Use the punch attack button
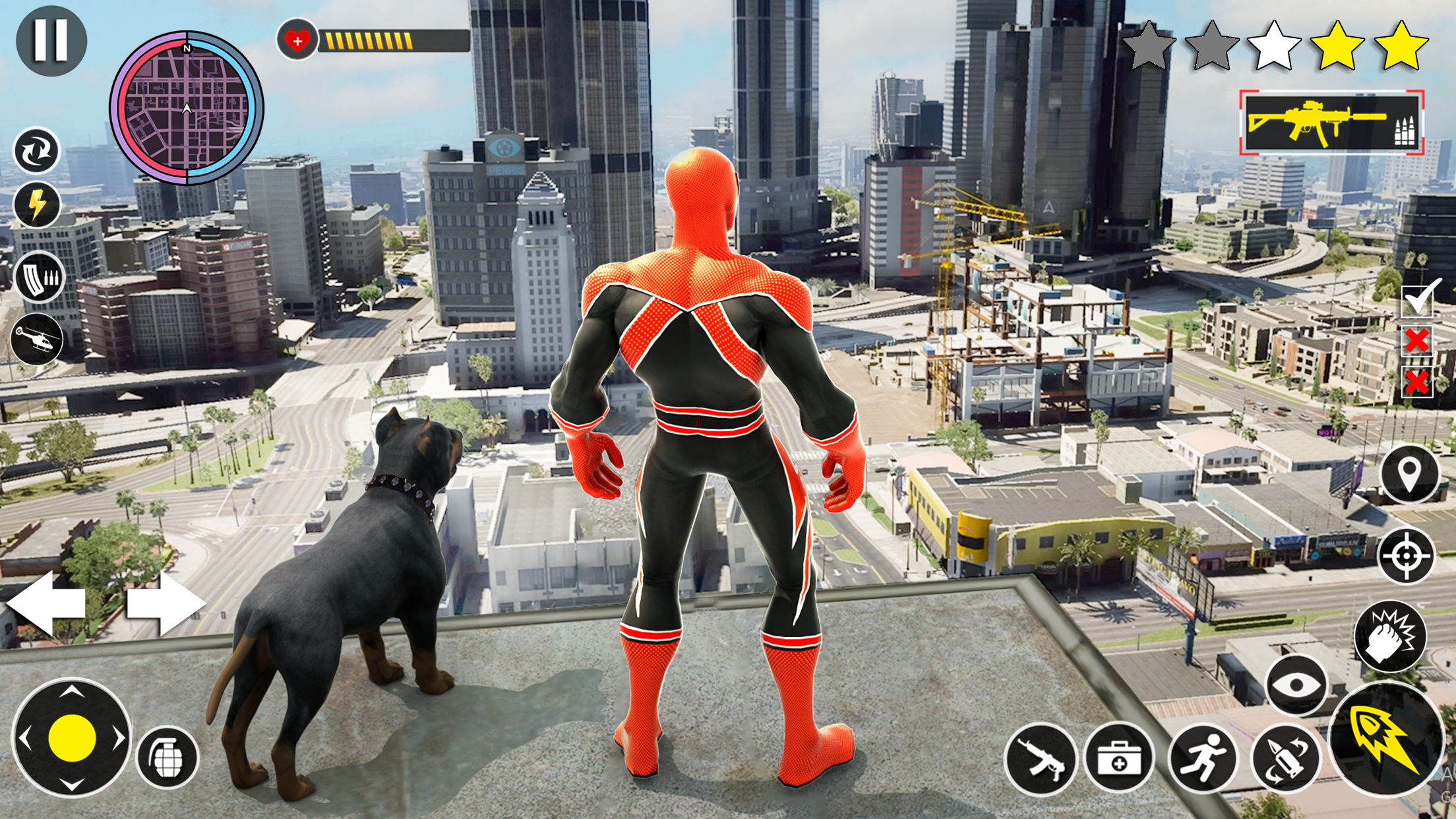 [x=1389, y=636]
